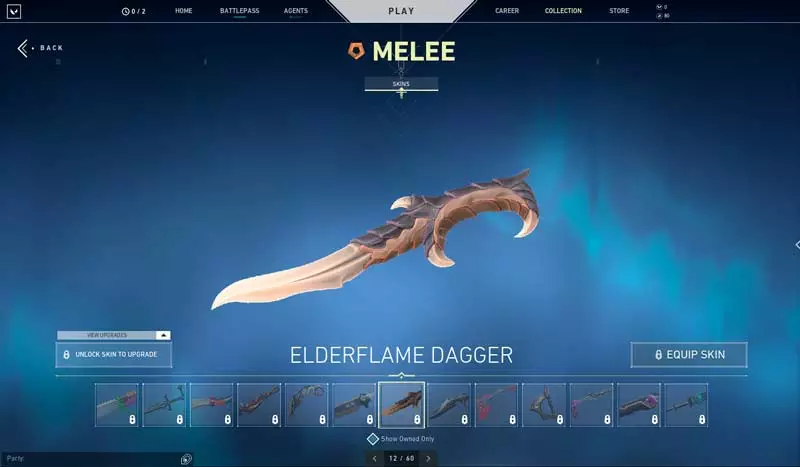The width and height of the screenshot is (800, 467).
Task: Open the Career tab
Action: pyautogui.click(x=507, y=11)
